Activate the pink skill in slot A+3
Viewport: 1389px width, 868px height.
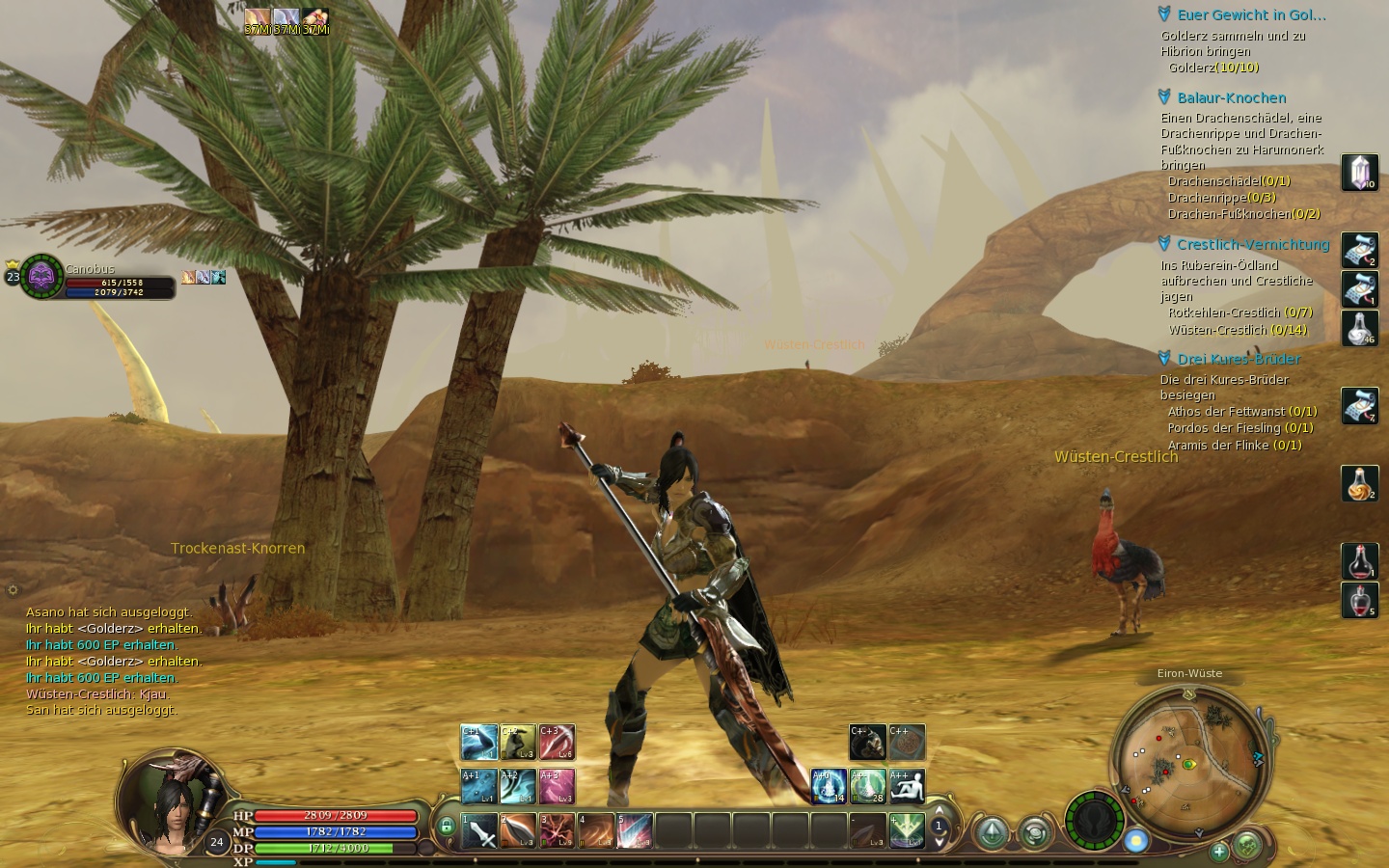tap(557, 786)
